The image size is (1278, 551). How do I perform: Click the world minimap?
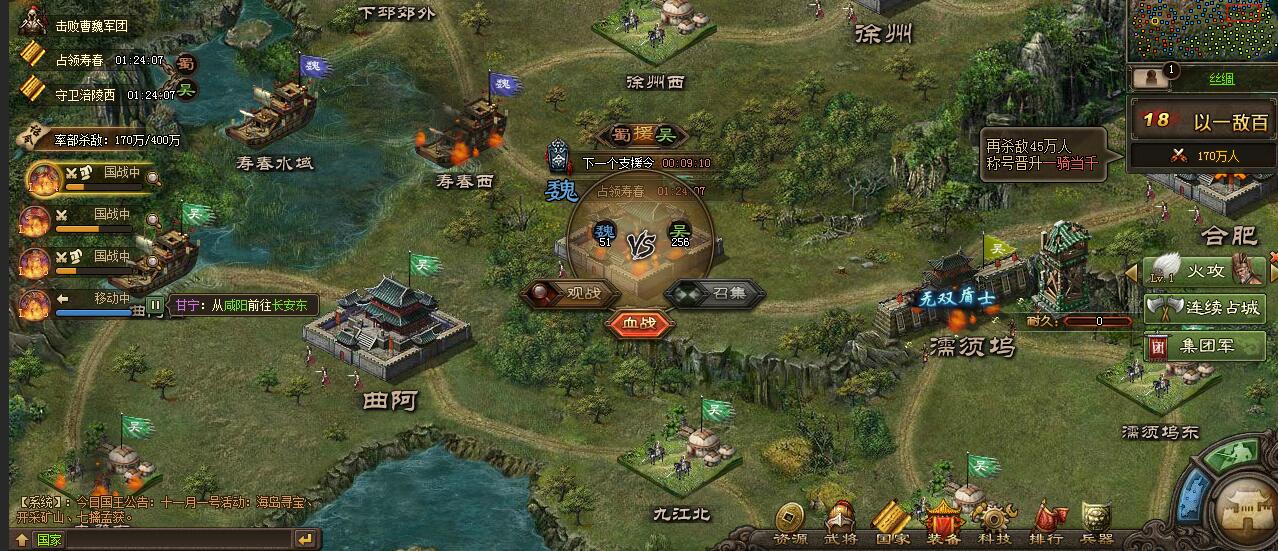[1202, 30]
